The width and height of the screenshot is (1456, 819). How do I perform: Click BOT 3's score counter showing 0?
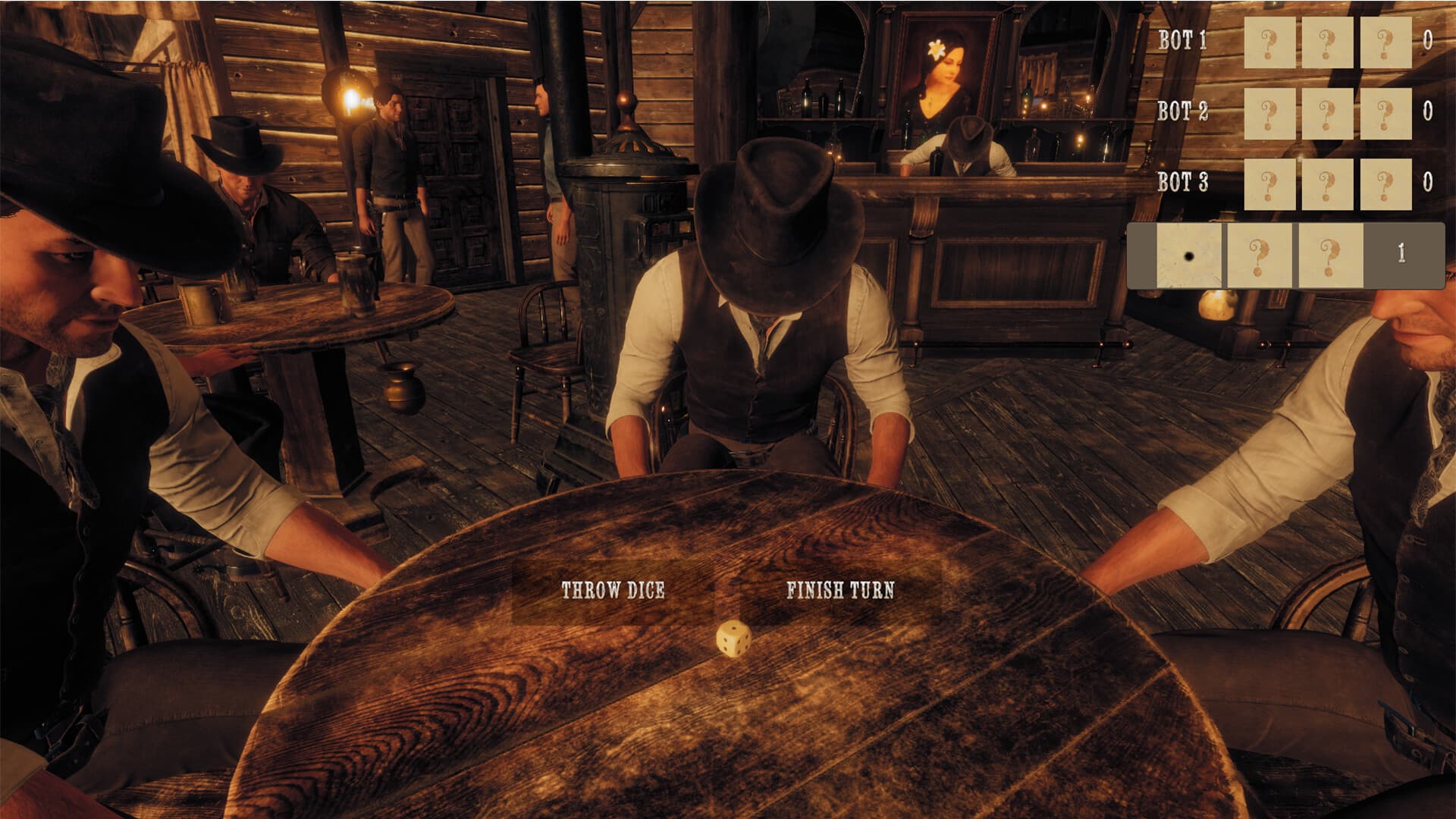[x=1427, y=182]
